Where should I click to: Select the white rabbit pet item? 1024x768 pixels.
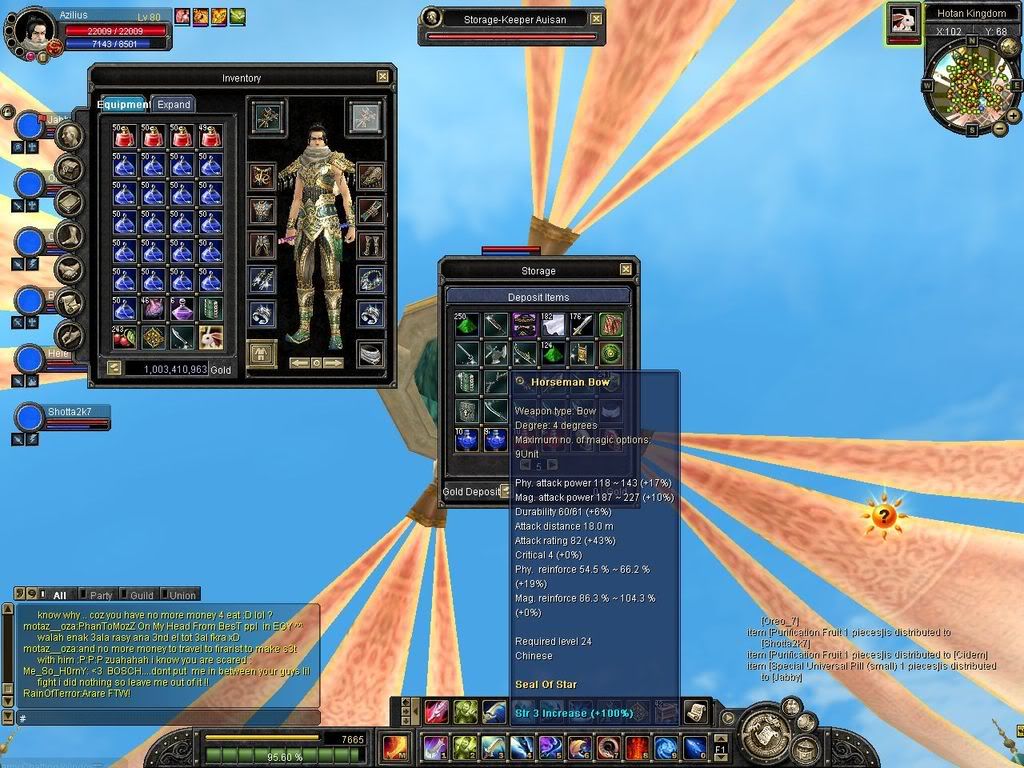click(x=210, y=337)
